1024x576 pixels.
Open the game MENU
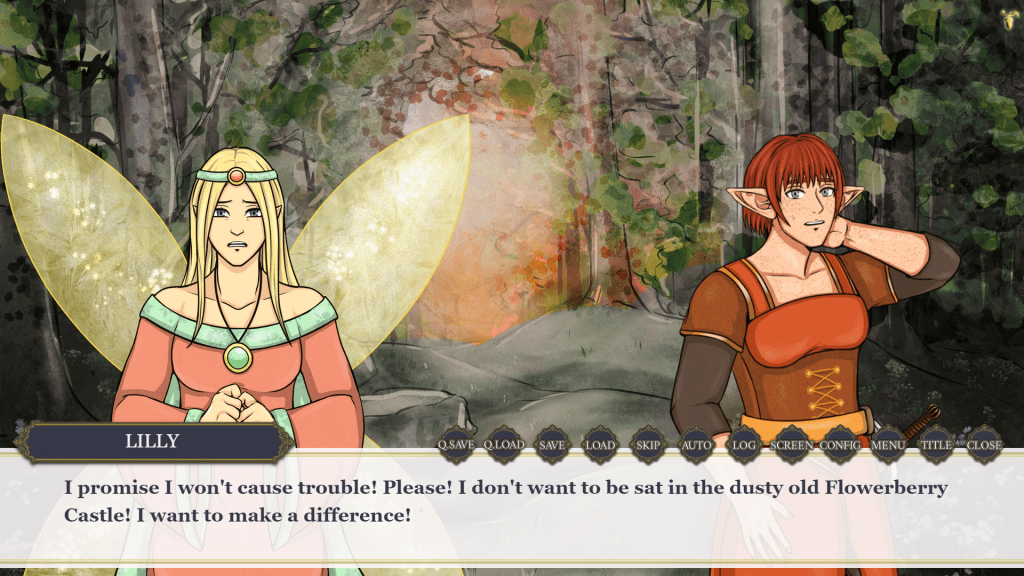pyautogui.click(x=888, y=445)
